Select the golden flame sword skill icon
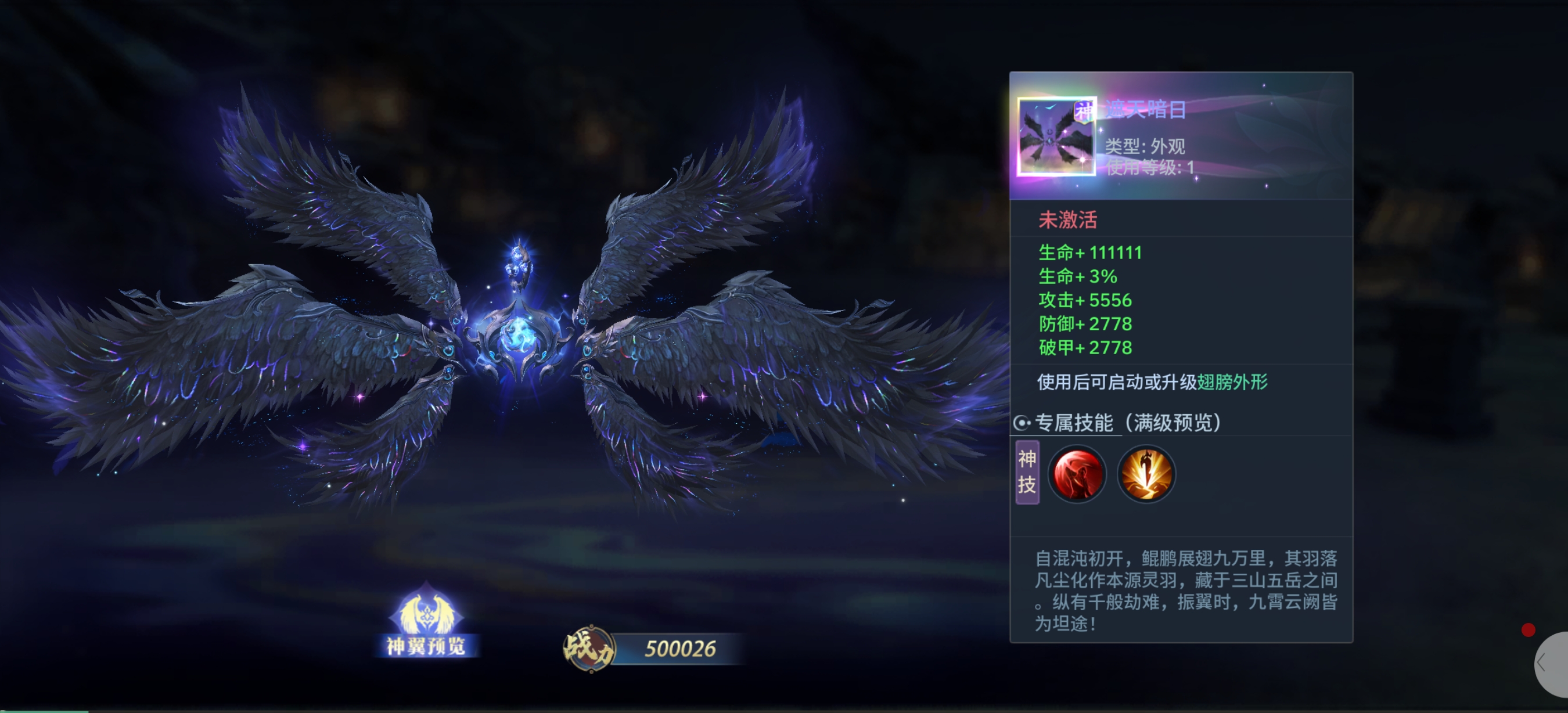 coord(1146,473)
